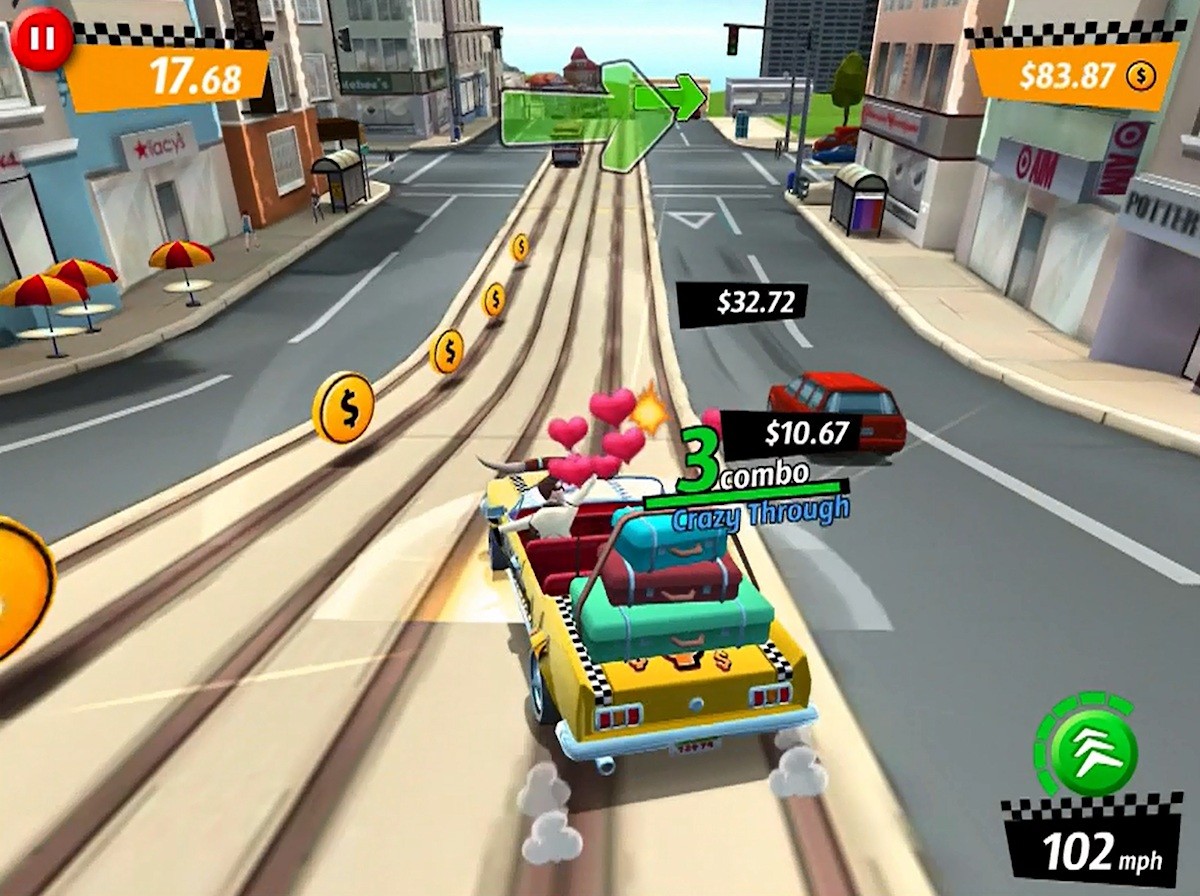
Task: Pause the game with the red button
Action: point(42,41)
